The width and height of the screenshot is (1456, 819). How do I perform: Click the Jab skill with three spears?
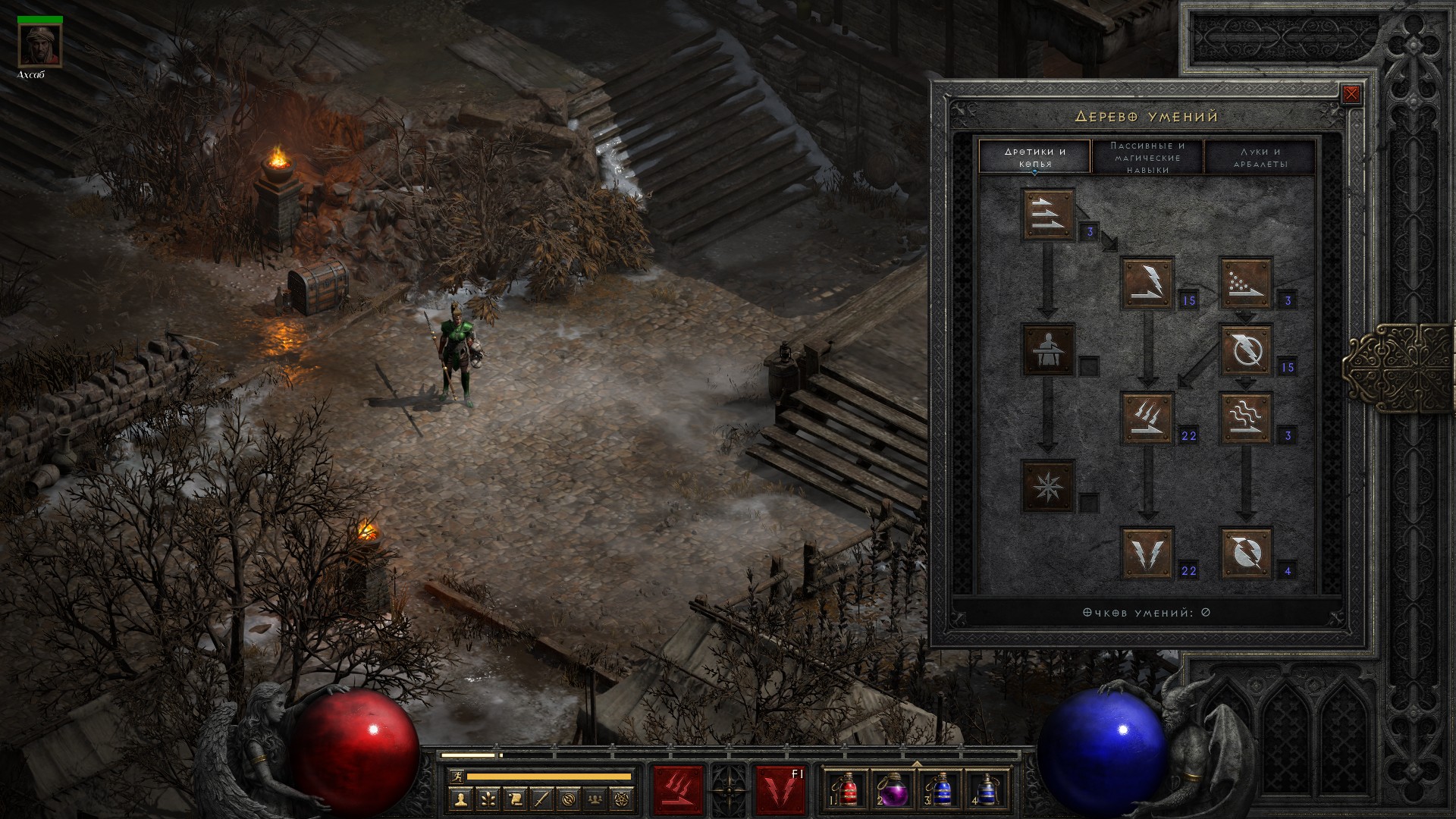coord(1048,215)
